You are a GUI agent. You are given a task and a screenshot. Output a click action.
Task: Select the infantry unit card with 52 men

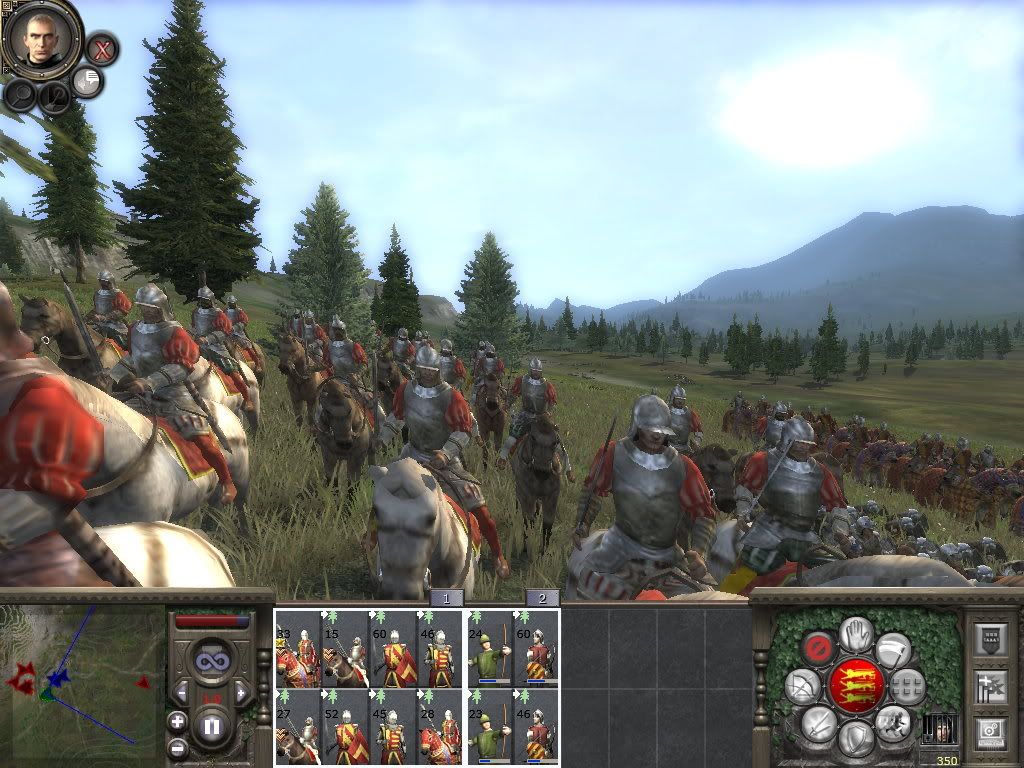345,727
